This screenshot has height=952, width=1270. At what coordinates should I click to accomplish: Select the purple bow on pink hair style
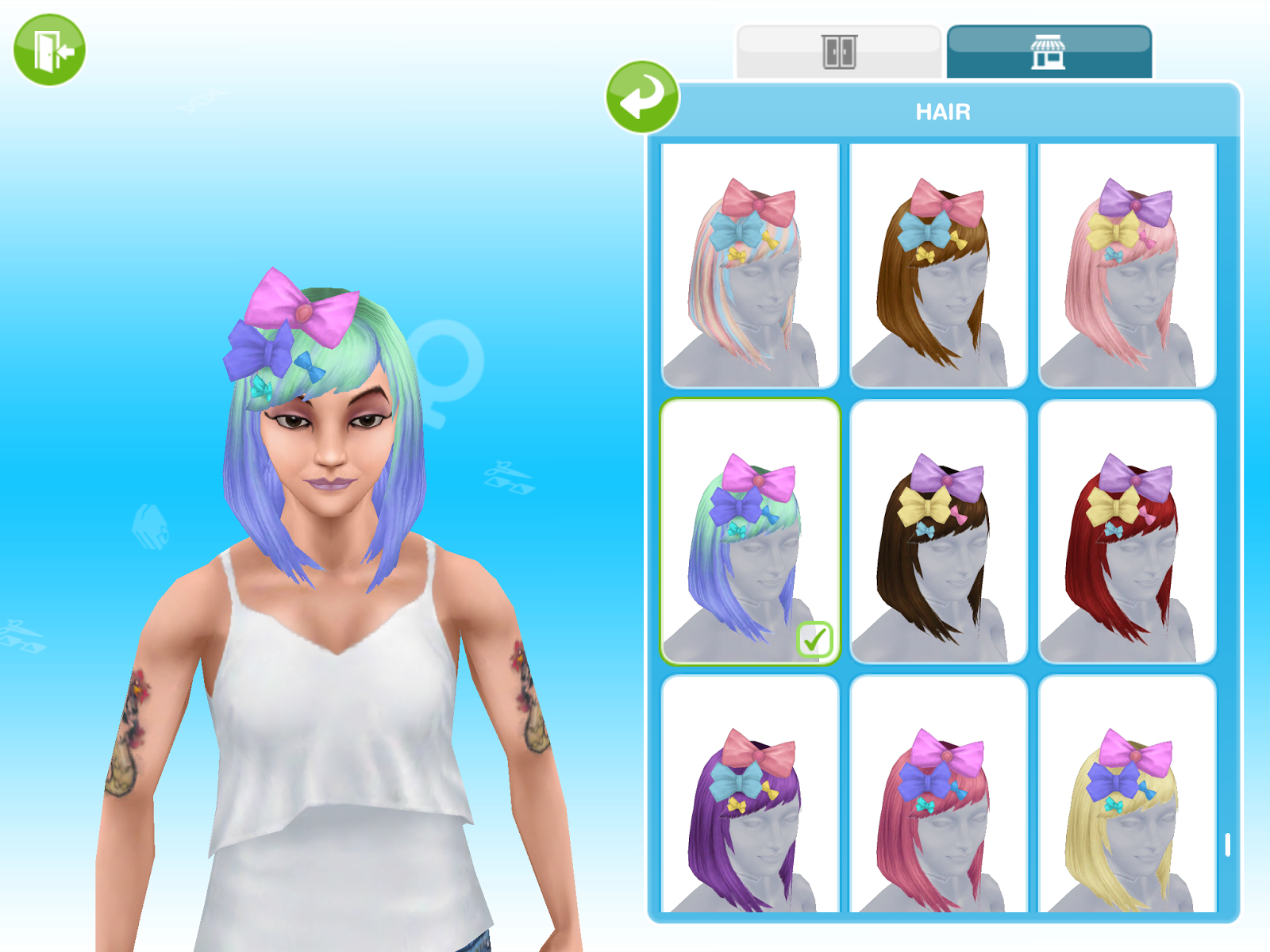tap(1131, 262)
